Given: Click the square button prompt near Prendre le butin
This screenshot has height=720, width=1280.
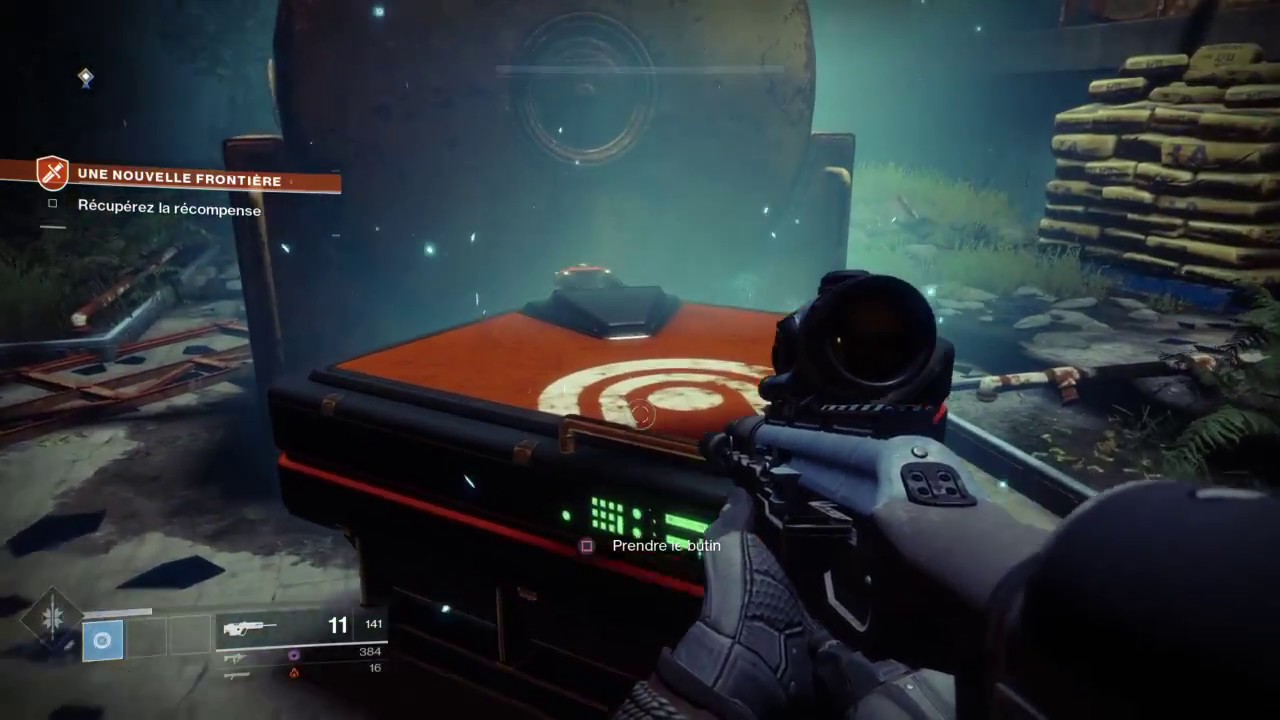Looking at the screenshot, I should [587, 546].
